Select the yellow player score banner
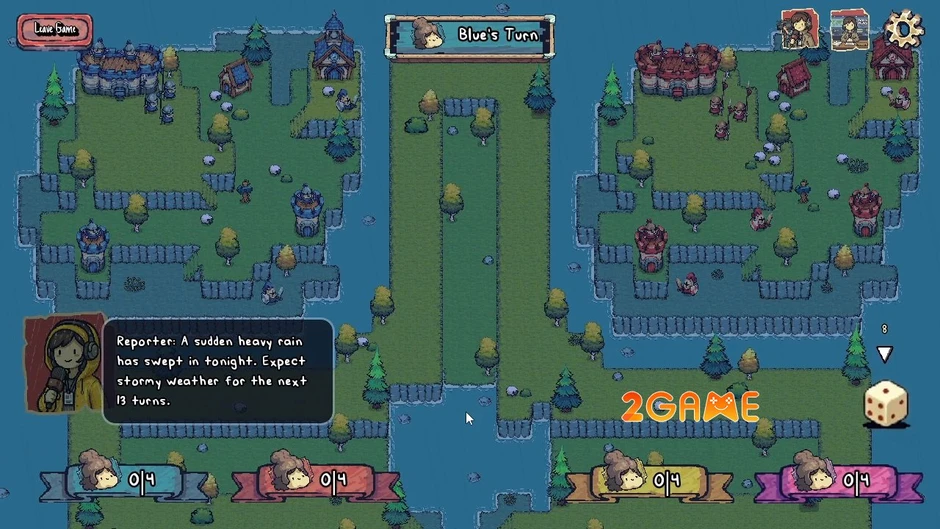Viewport: 940px width, 529px height. [x=650, y=482]
